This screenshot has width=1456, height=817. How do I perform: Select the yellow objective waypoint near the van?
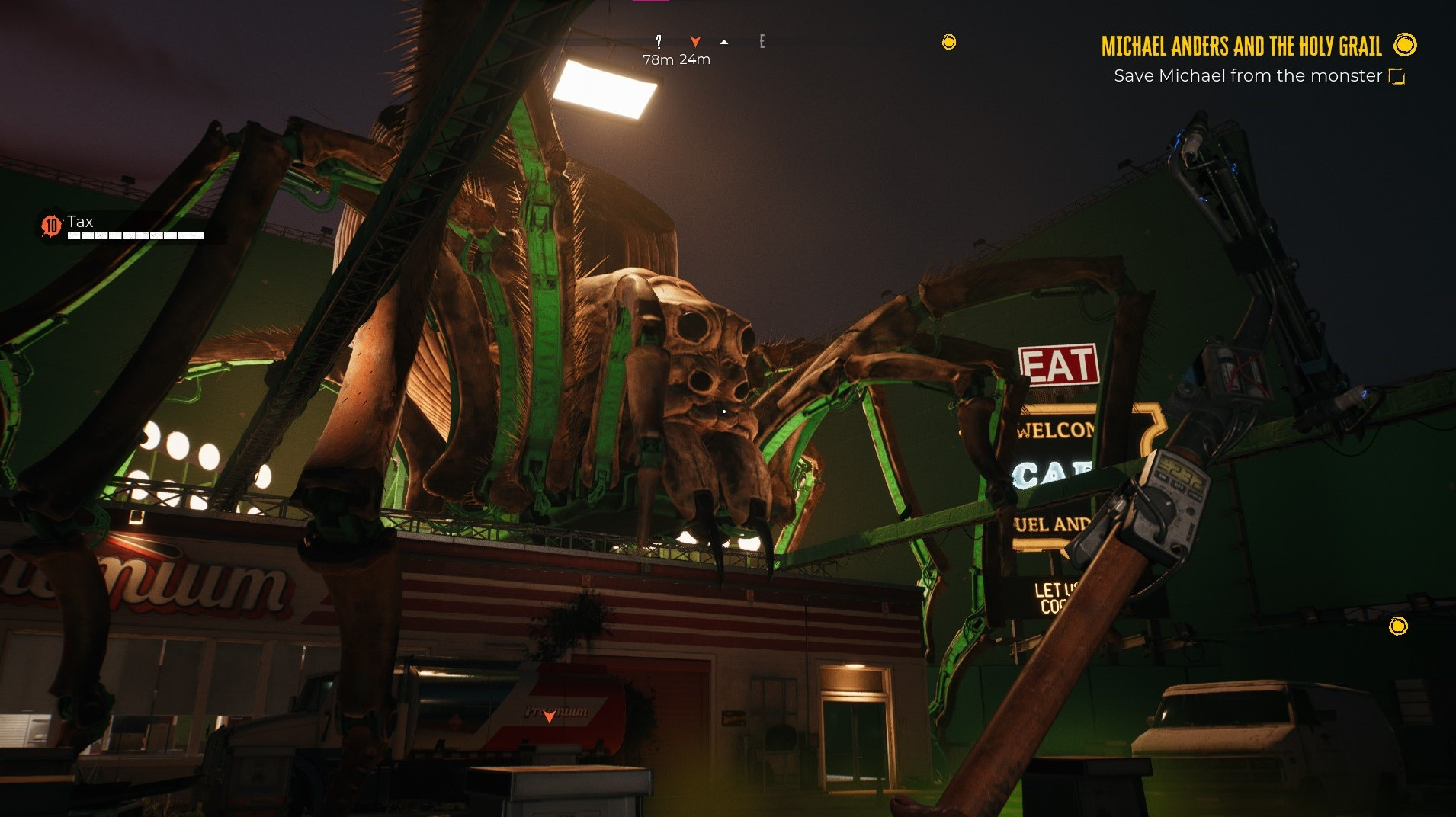click(1398, 626)
